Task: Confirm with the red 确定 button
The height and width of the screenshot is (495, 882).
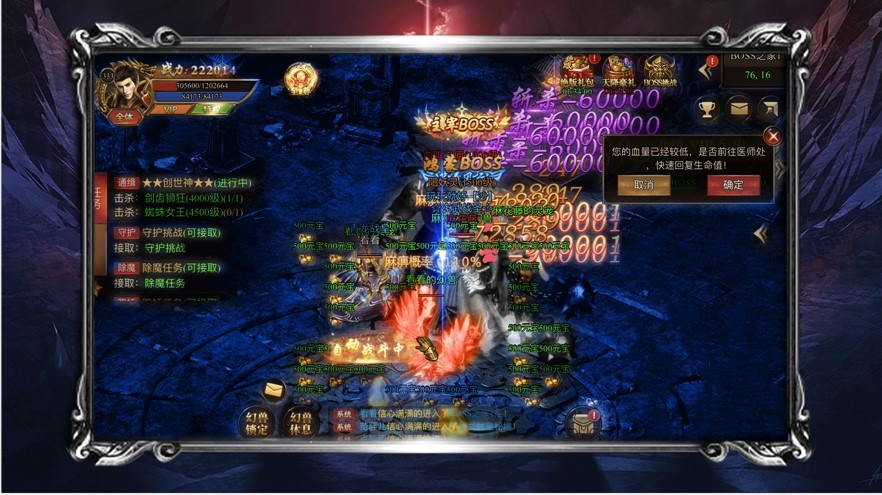Action: point(732,185)
